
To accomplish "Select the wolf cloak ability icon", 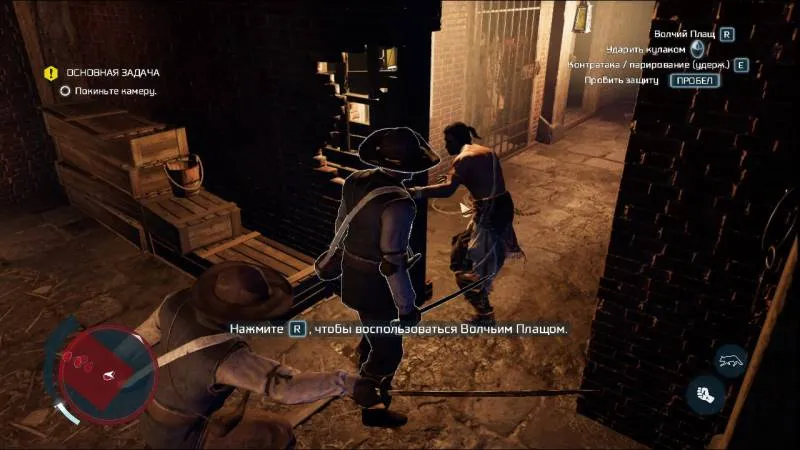I will 732,360.
